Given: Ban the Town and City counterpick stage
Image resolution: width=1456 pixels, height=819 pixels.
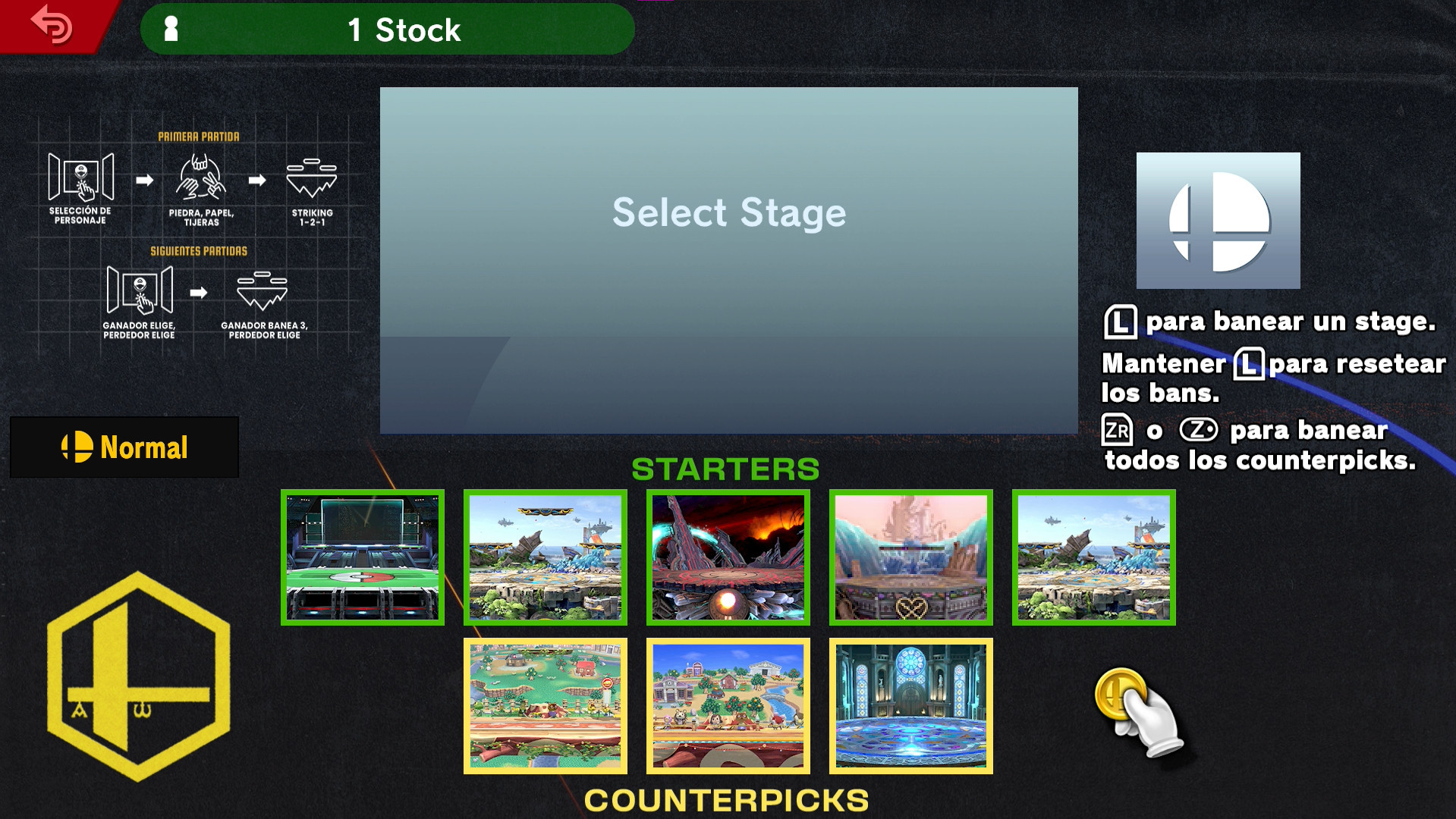Looking at the screenshot, I should click(x=727, y=705).
